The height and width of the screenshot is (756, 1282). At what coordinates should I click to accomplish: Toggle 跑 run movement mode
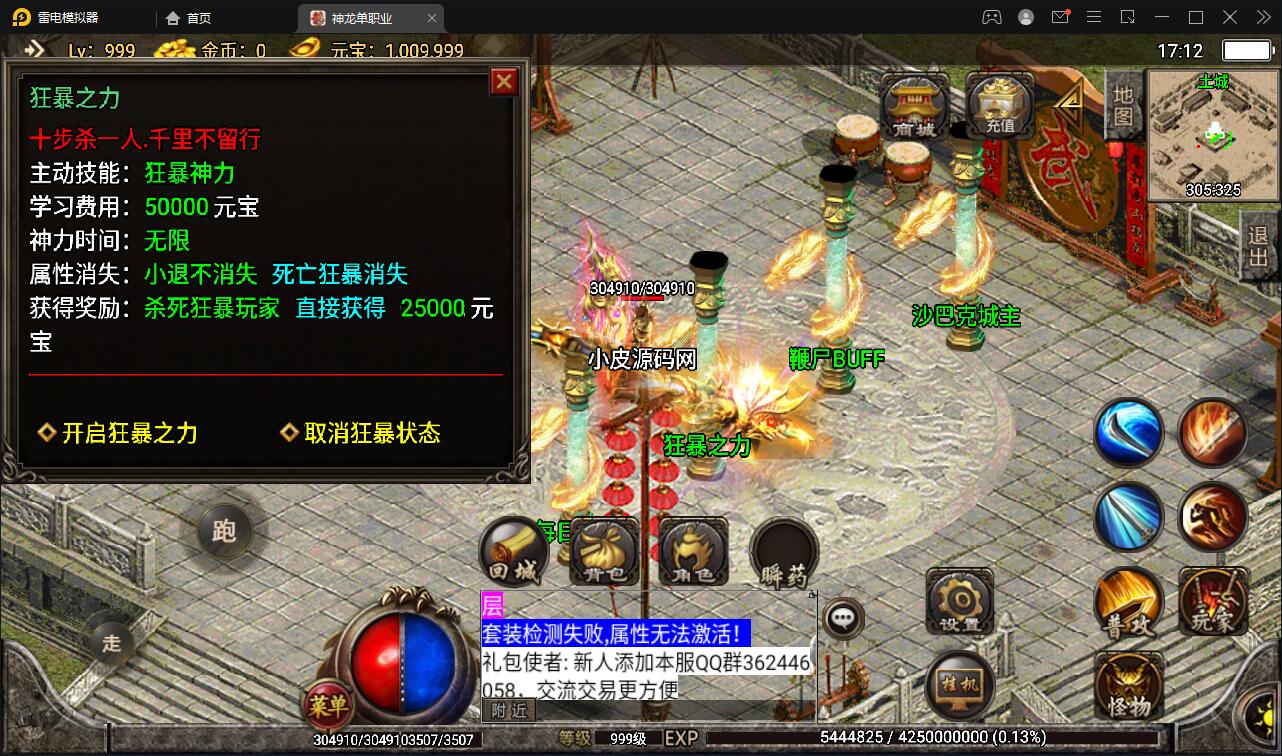pyautogui.click(x=225, y=532)
